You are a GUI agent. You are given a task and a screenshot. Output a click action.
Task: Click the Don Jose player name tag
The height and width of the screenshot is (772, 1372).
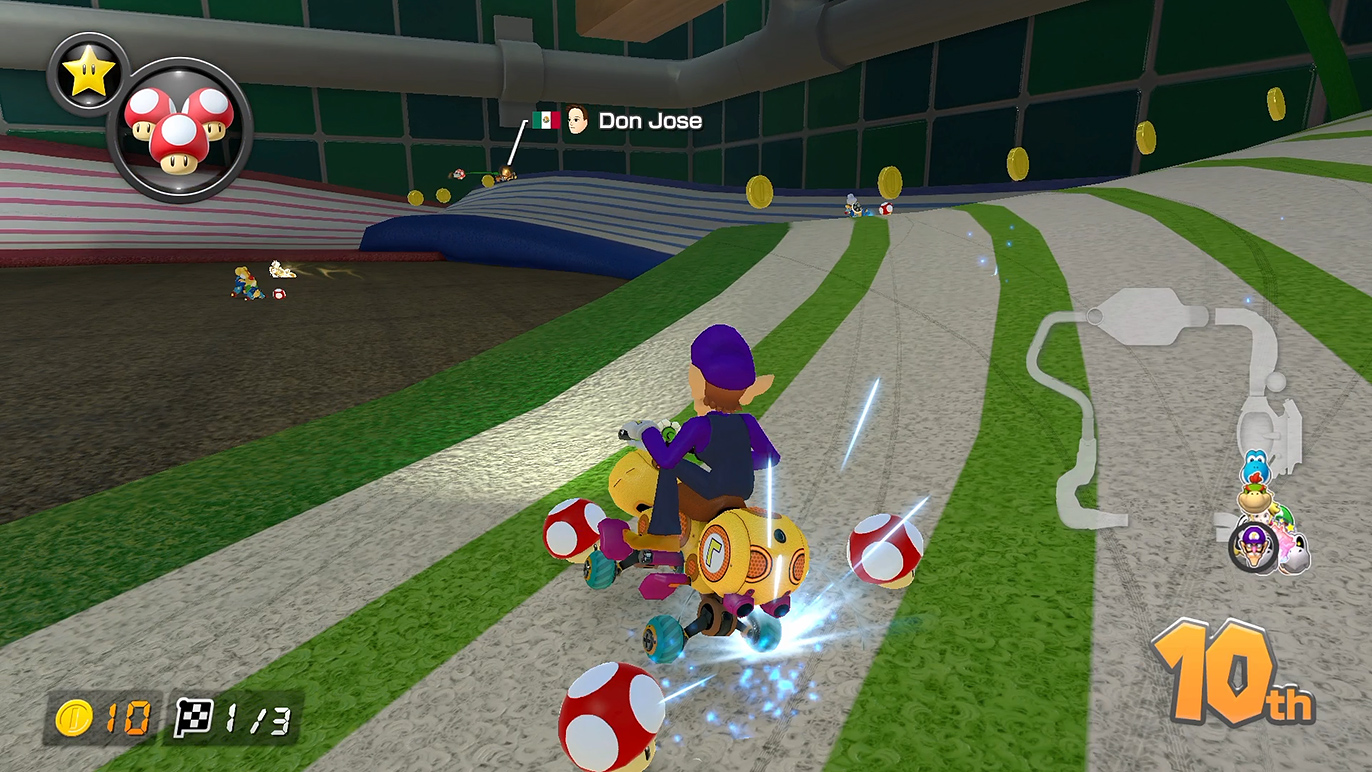pos(649,121)
